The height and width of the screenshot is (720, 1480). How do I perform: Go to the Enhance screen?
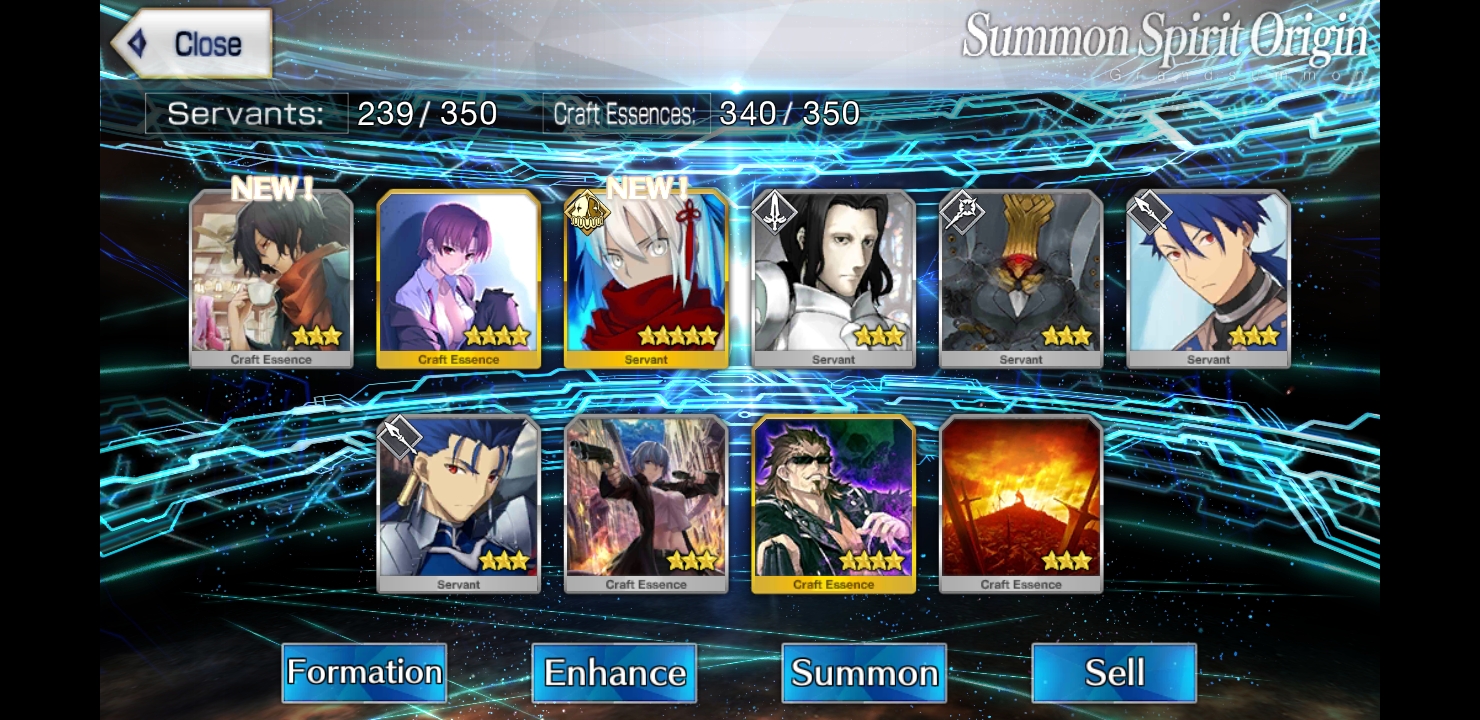[614, 672]
